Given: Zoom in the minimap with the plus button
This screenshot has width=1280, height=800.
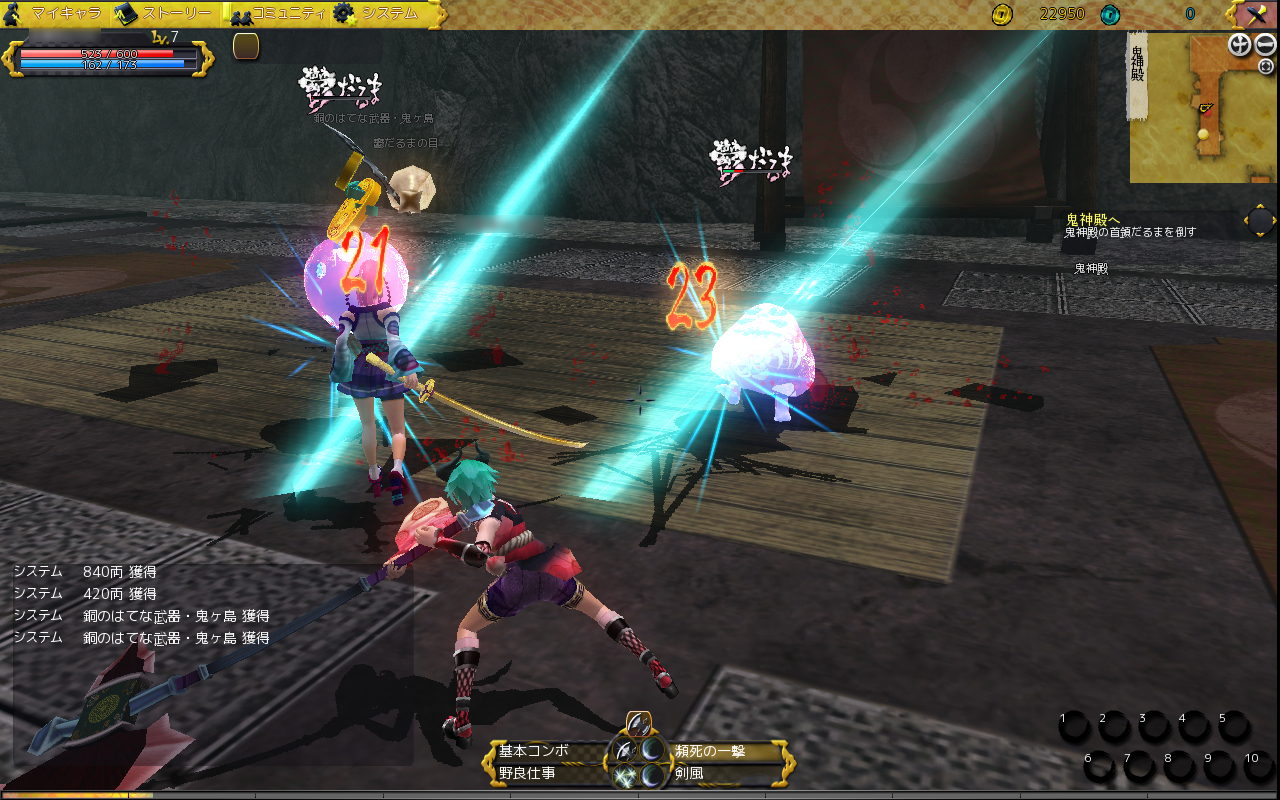Looking at the screenshot, I should tap(1240, 45).
